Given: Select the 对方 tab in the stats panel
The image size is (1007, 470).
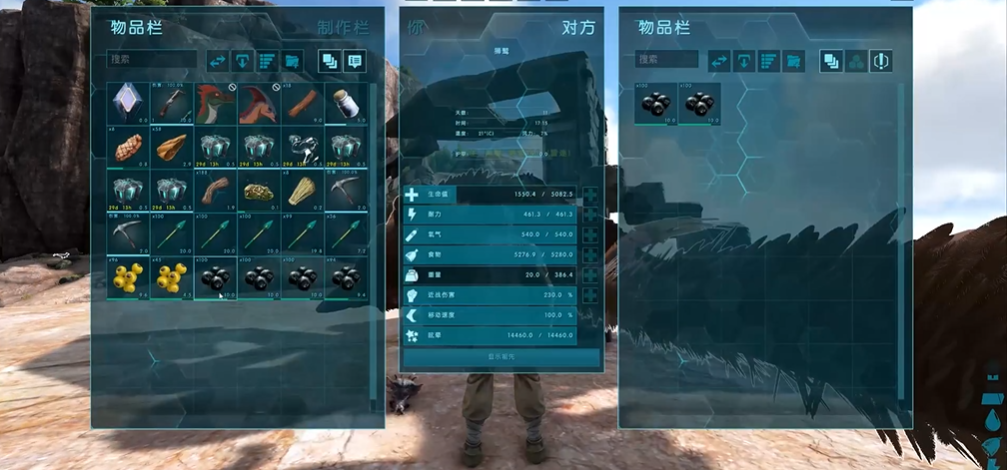Looking at the screenshot, I should [x=578, y=28].
